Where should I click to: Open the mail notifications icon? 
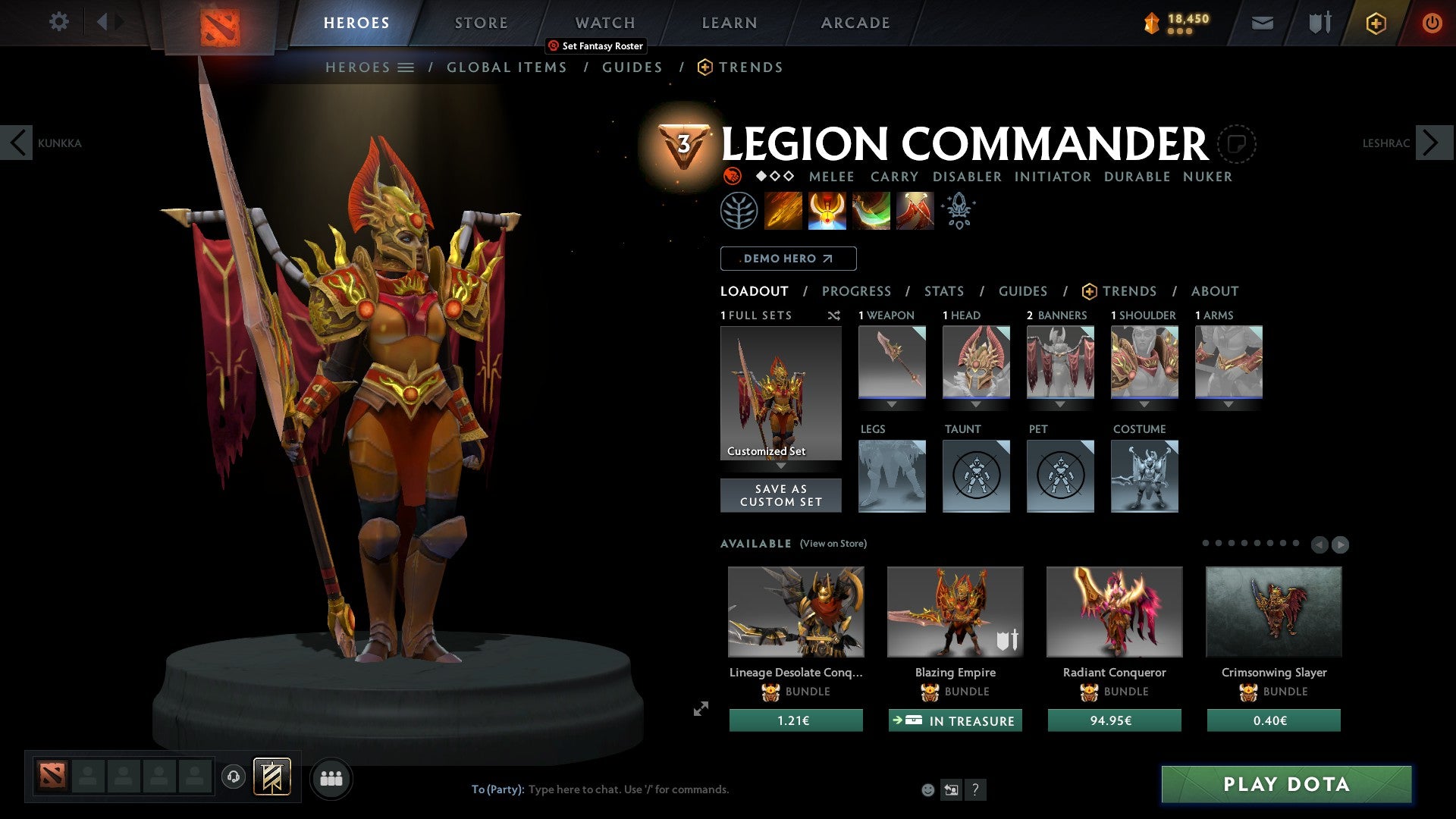[1262, 23]
